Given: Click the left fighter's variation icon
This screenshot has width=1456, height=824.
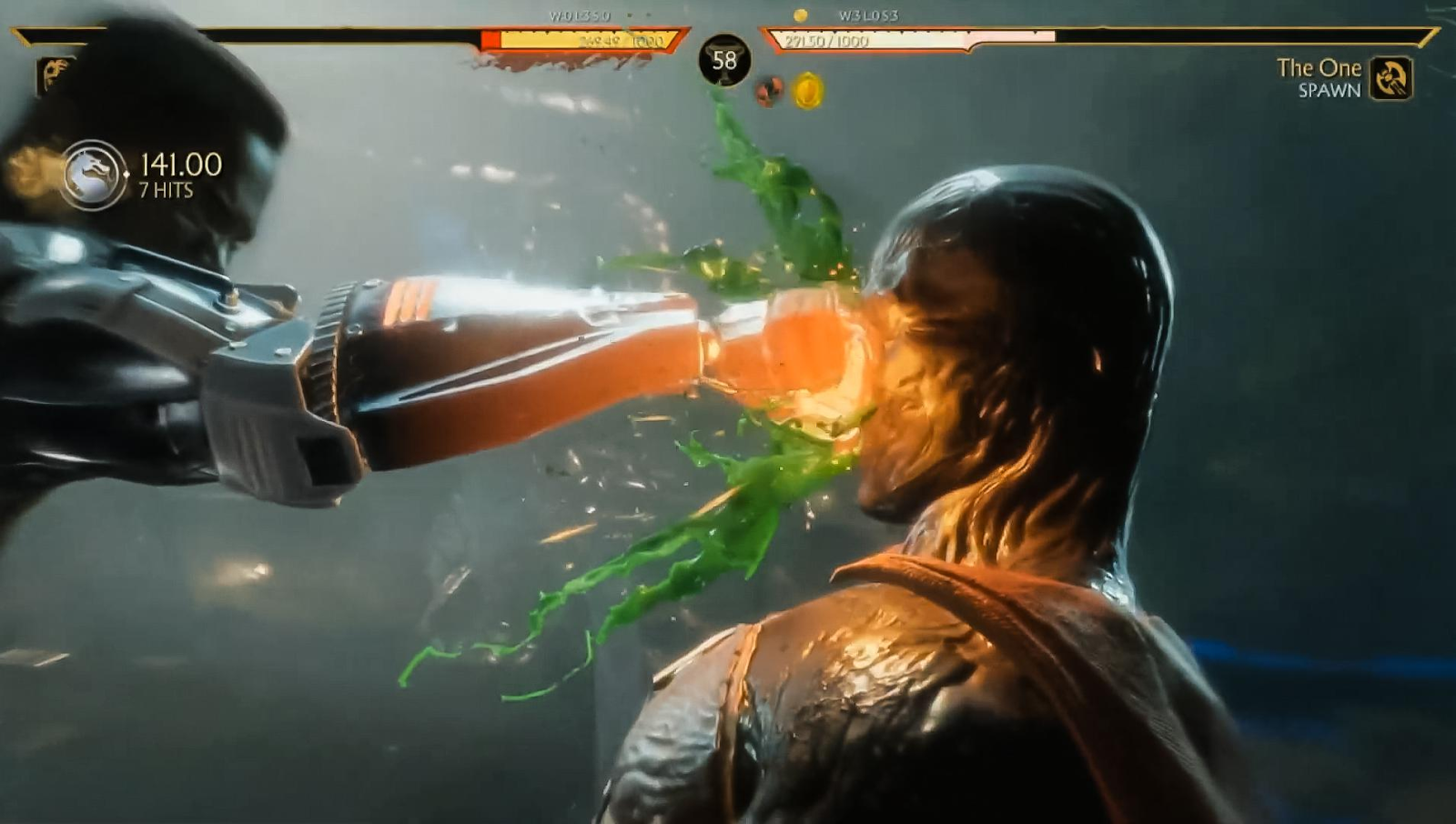Looking at the screenshot, I should pos(56,75).
